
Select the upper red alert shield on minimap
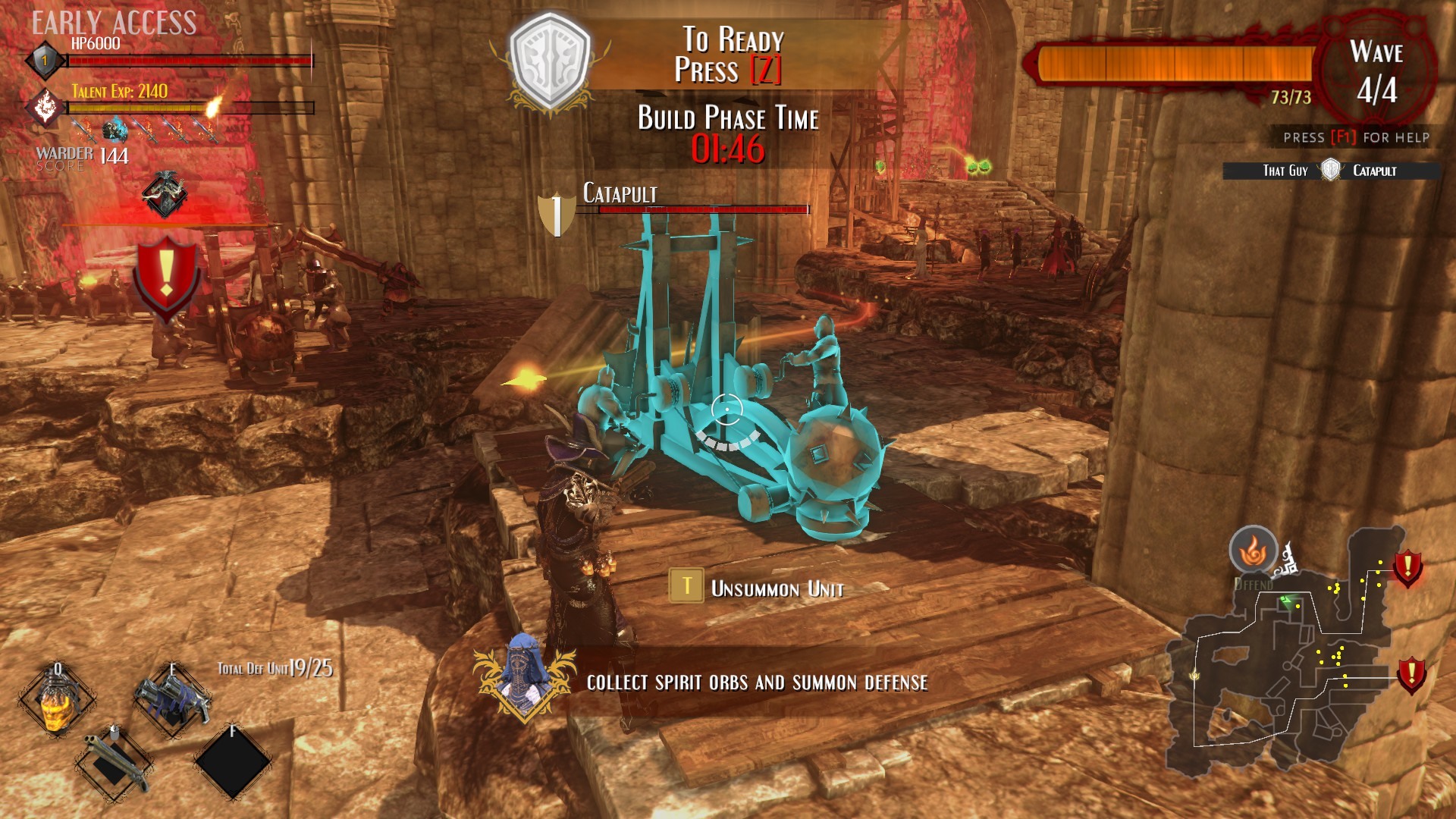[x=1408, y=567]
